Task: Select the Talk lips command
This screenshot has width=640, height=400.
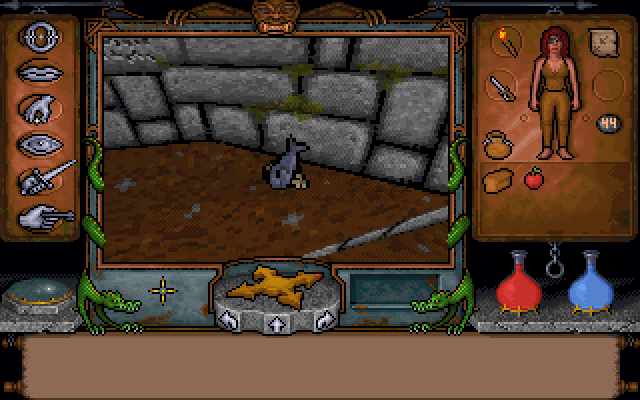Action: [x=40, y=74]
